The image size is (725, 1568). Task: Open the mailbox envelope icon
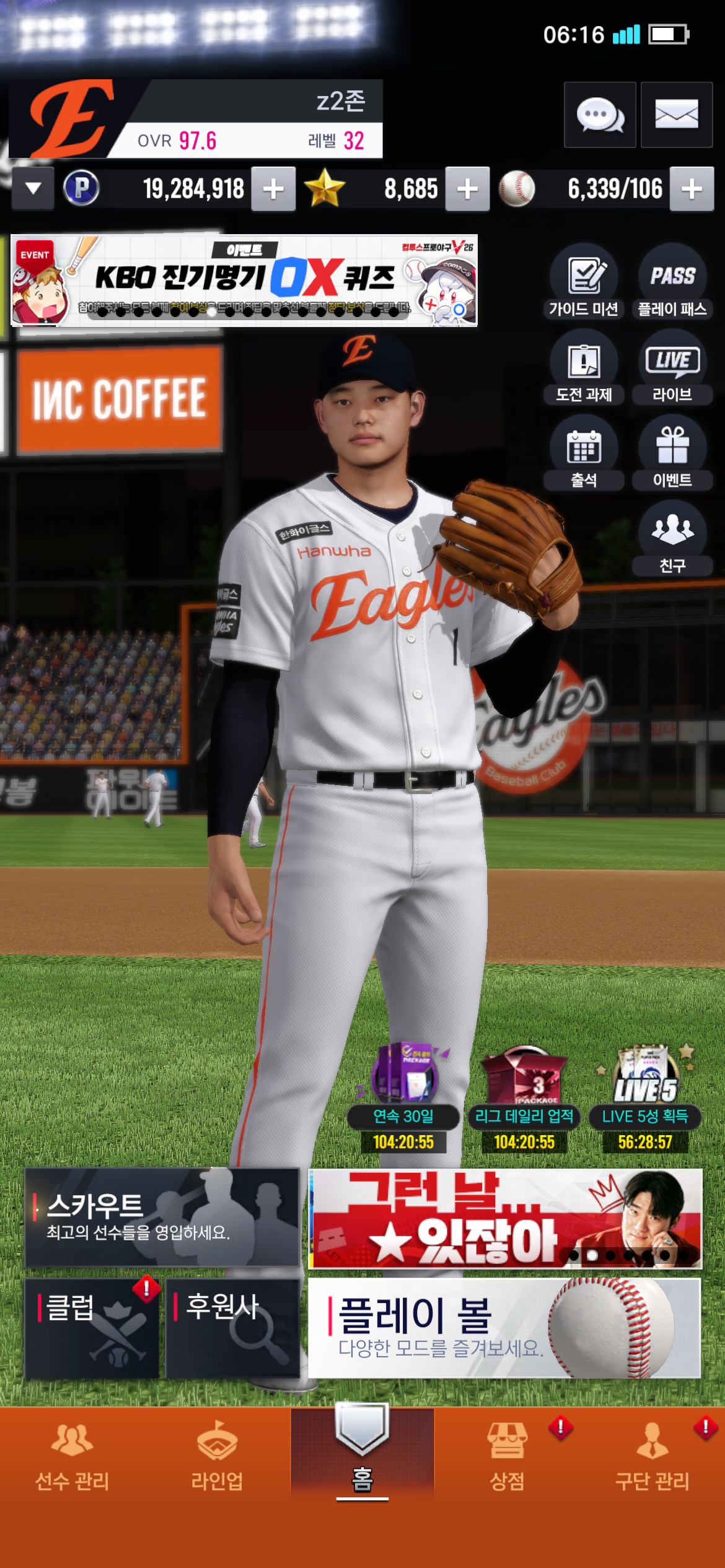coord(676,115)
